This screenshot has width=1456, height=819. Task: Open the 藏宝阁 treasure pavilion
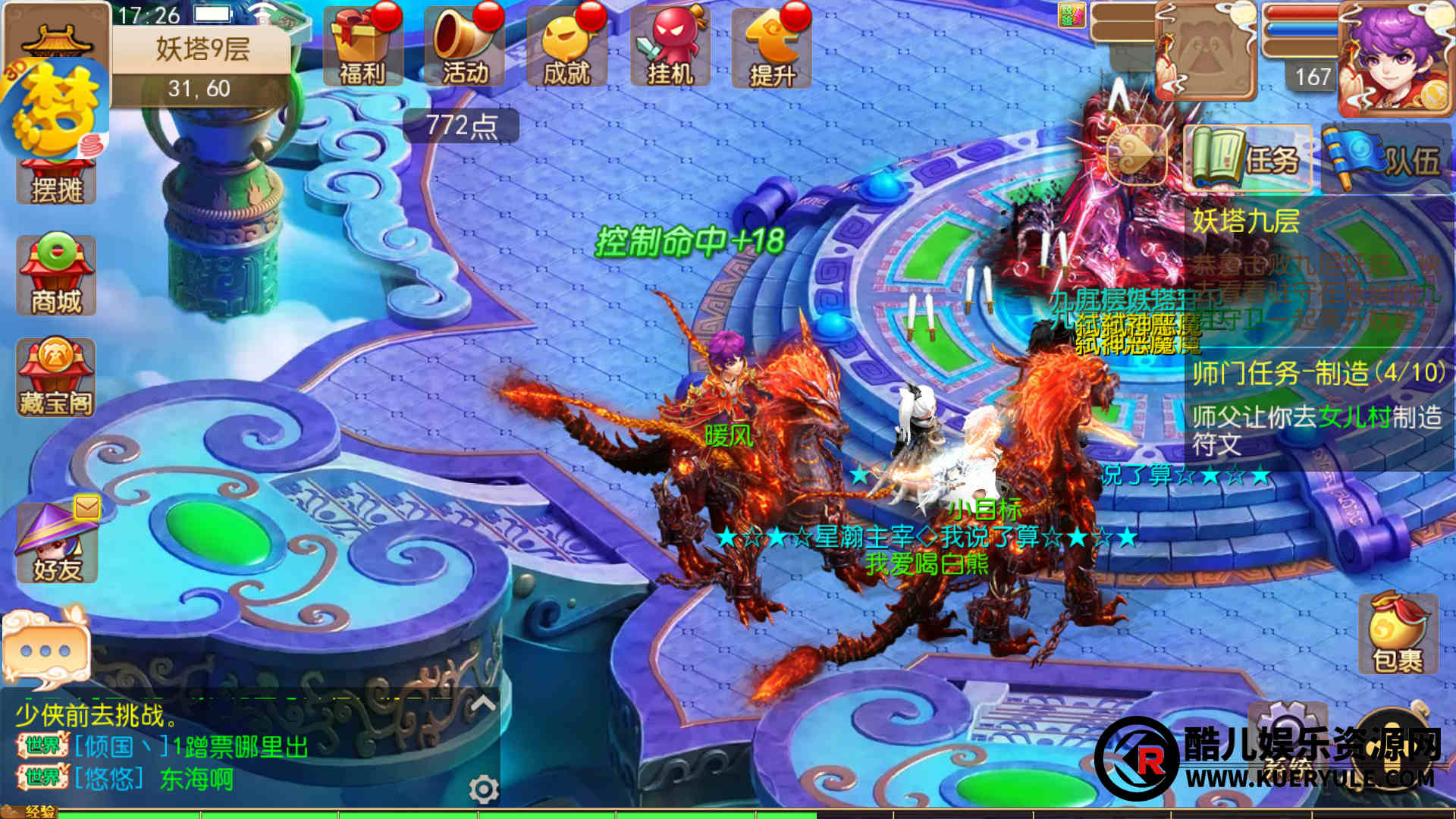(56, 378)
